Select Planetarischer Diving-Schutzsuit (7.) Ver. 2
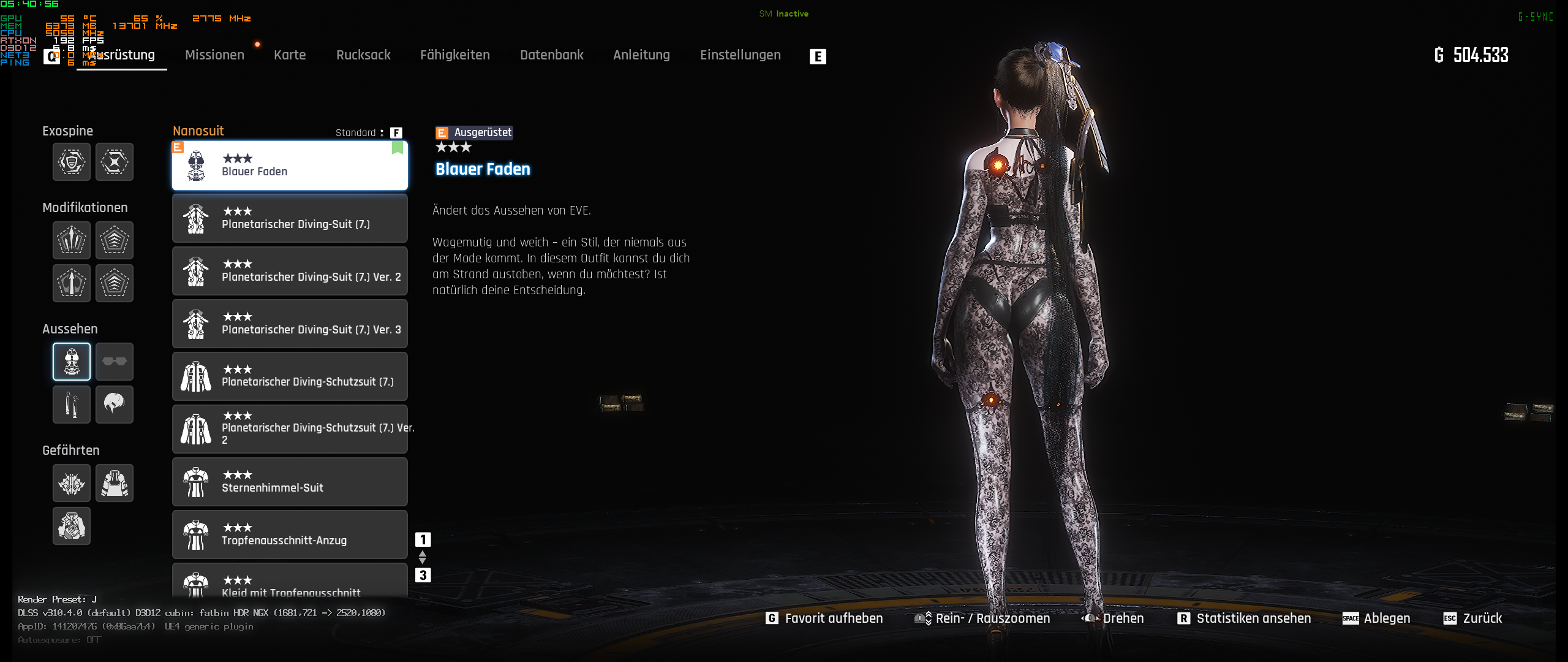Screen dimensions: 1568x662 click(x=290, y=429)
